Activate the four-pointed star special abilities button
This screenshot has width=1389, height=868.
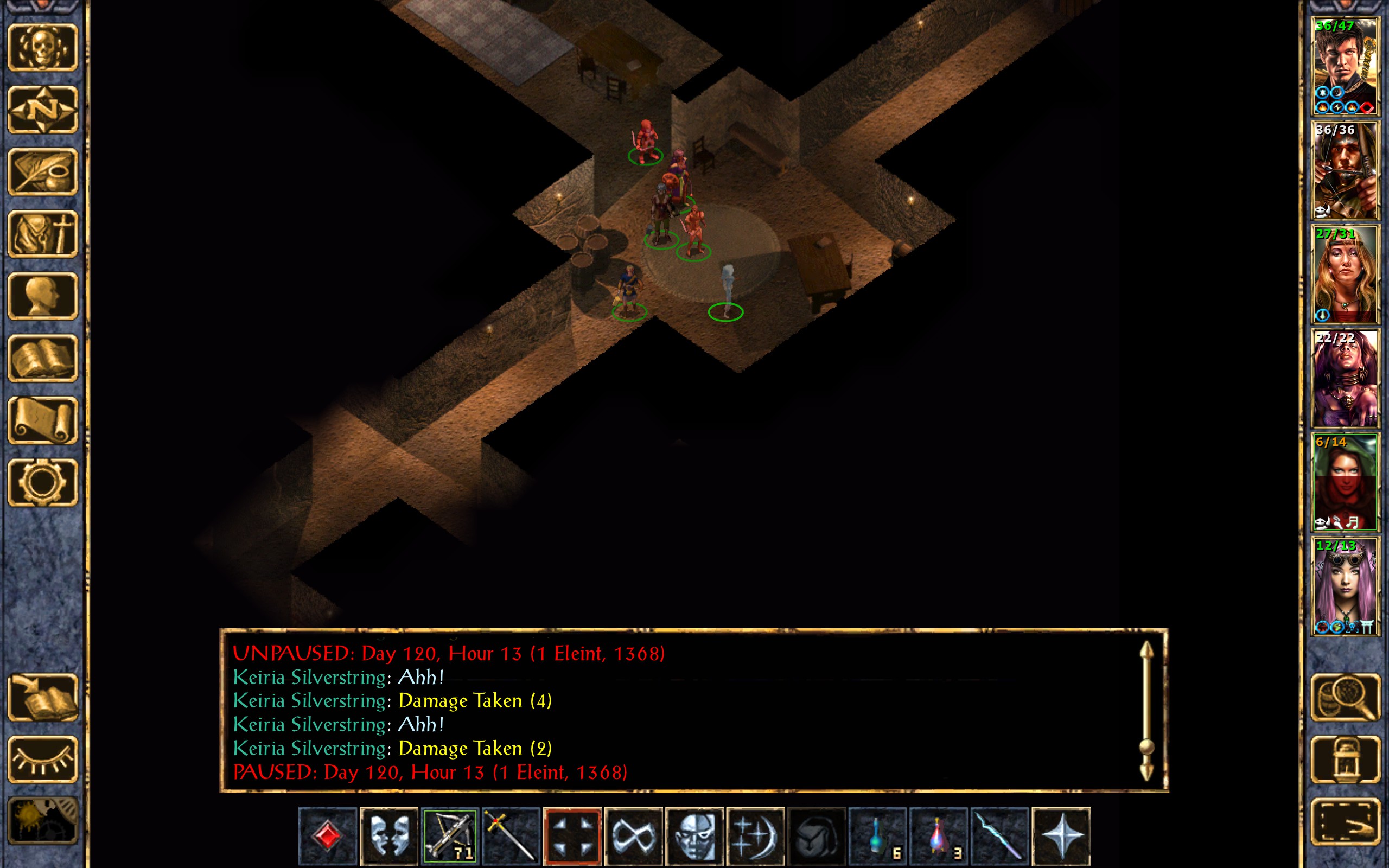1061,835
